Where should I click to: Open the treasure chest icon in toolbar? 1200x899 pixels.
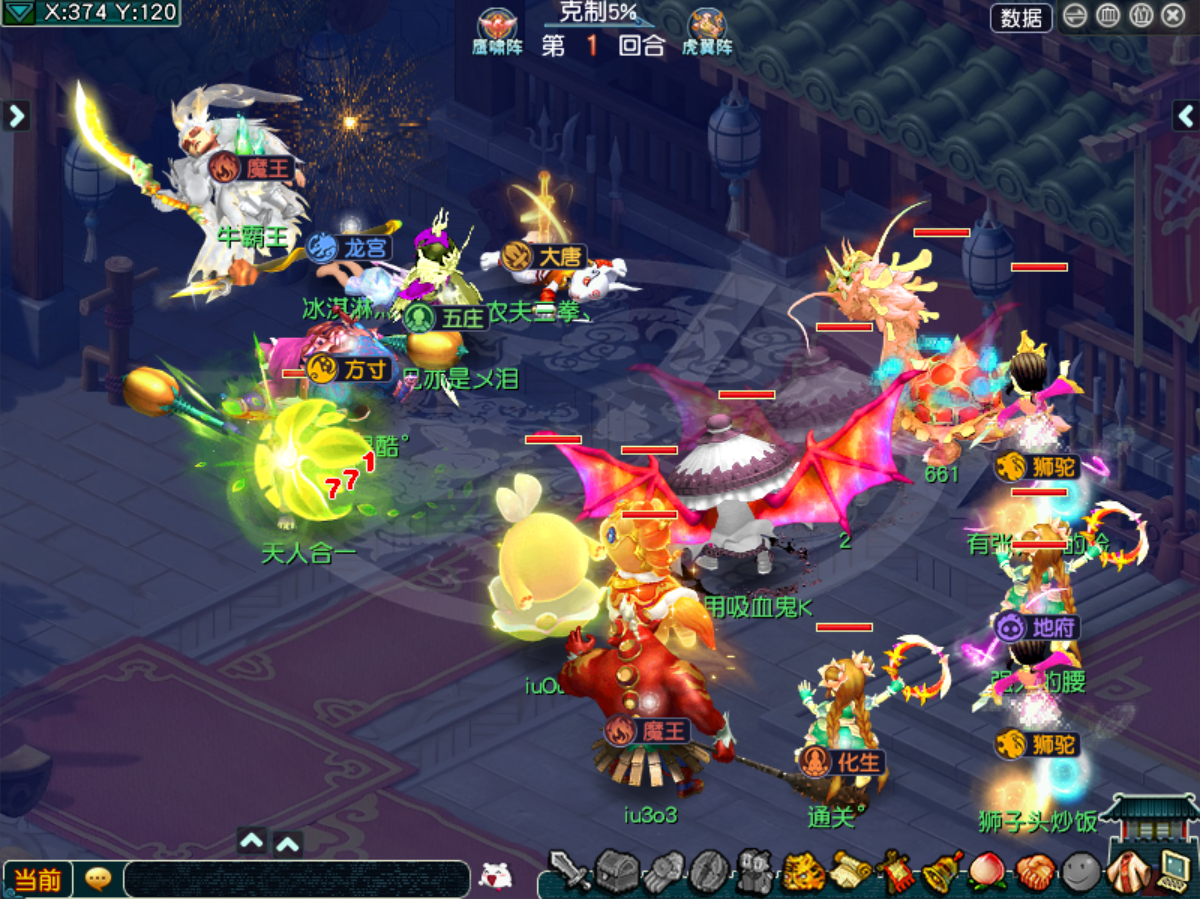(616, 871)
